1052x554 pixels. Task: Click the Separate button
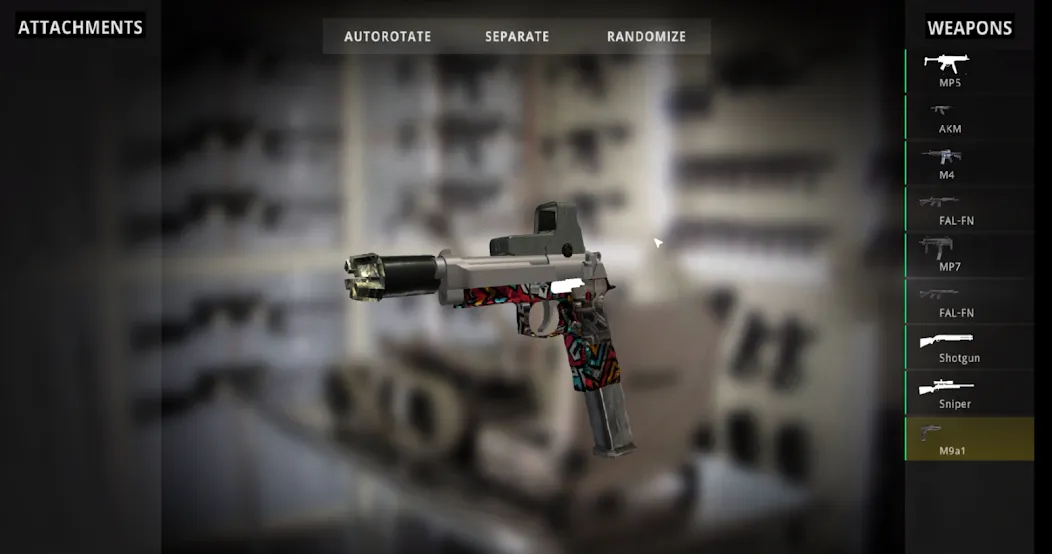(x=517, y=36)
